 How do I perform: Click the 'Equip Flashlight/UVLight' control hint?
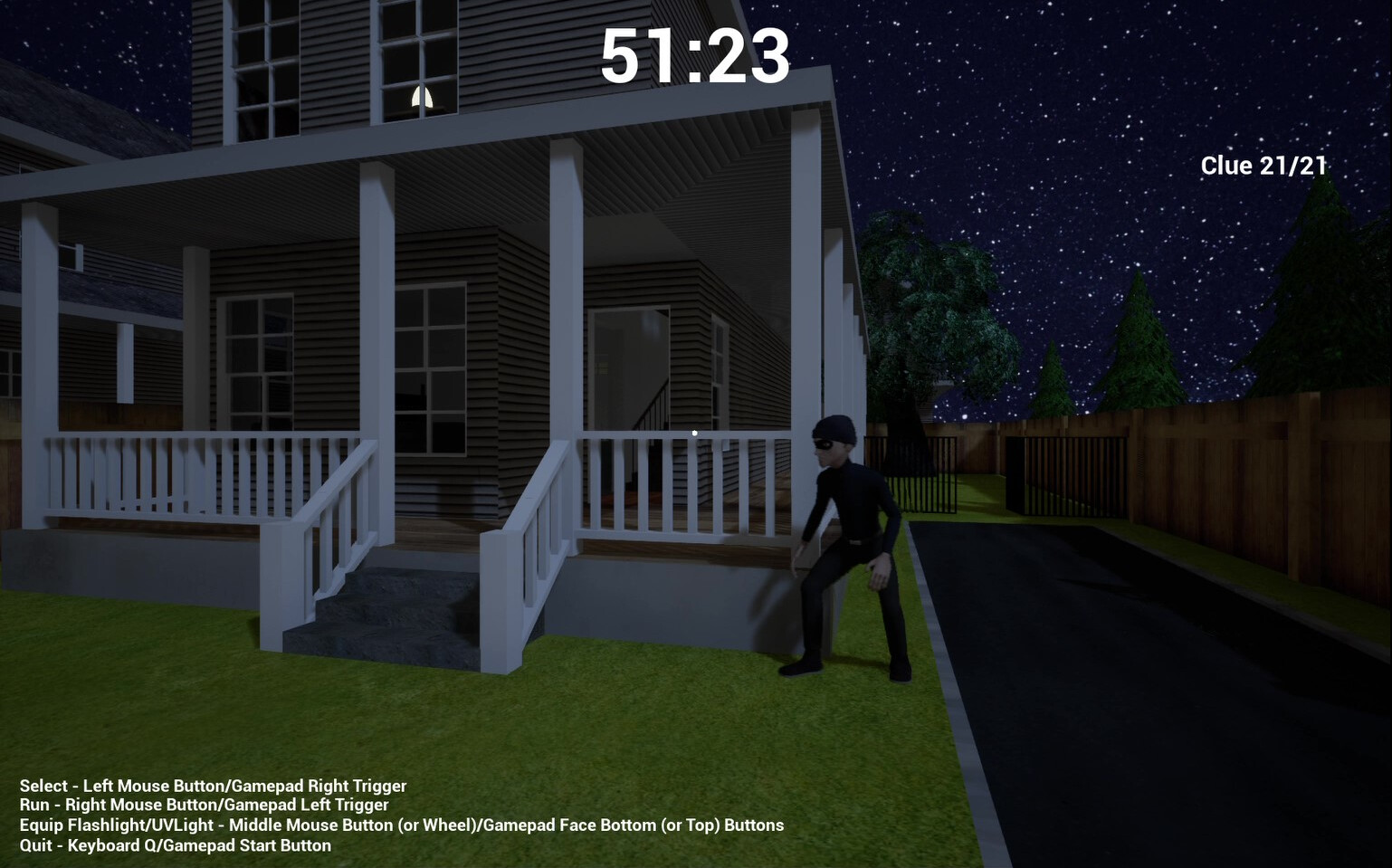tap(402, 825)
